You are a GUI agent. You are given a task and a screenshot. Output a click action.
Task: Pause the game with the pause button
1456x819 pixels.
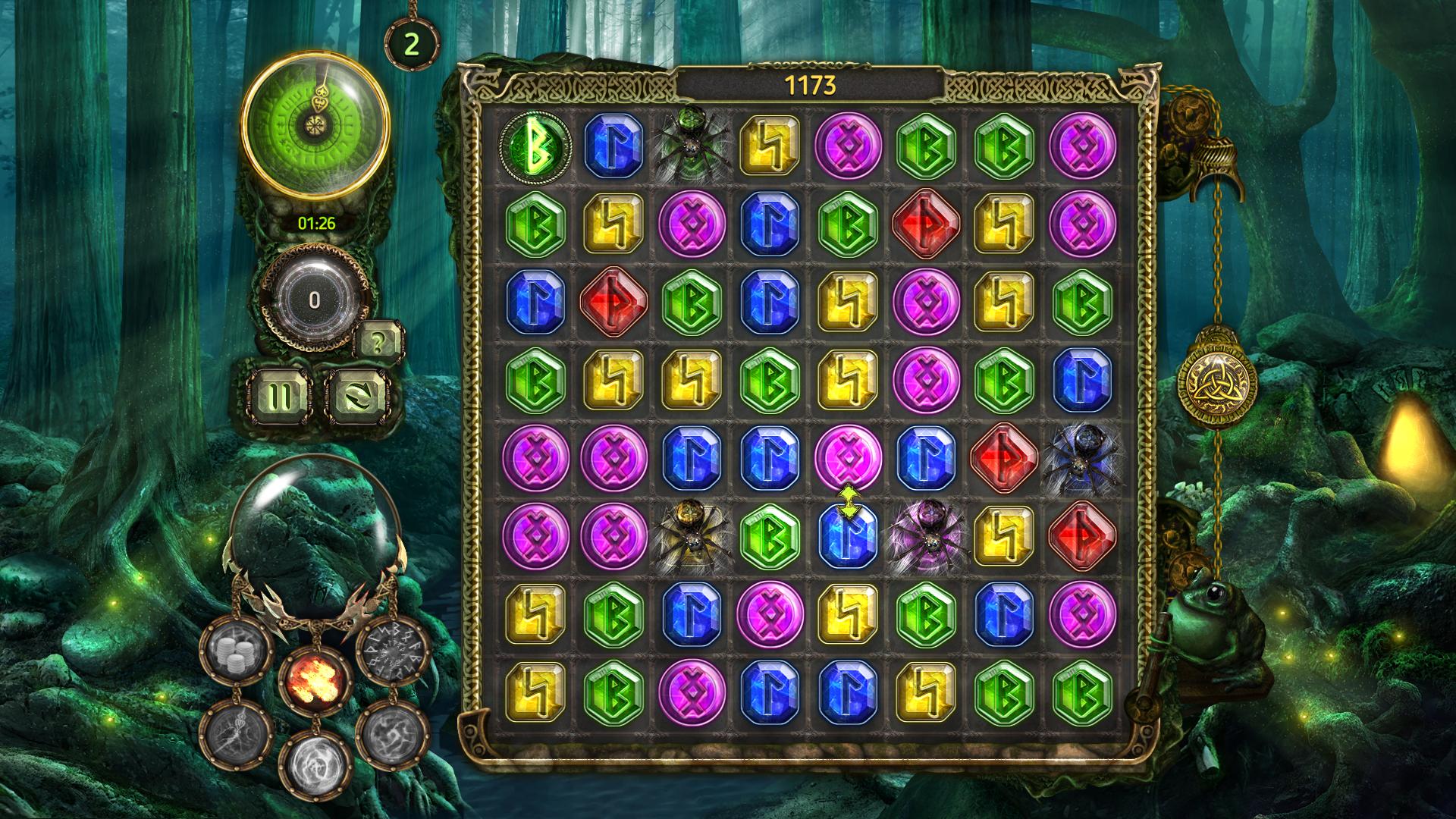[280, 394]
